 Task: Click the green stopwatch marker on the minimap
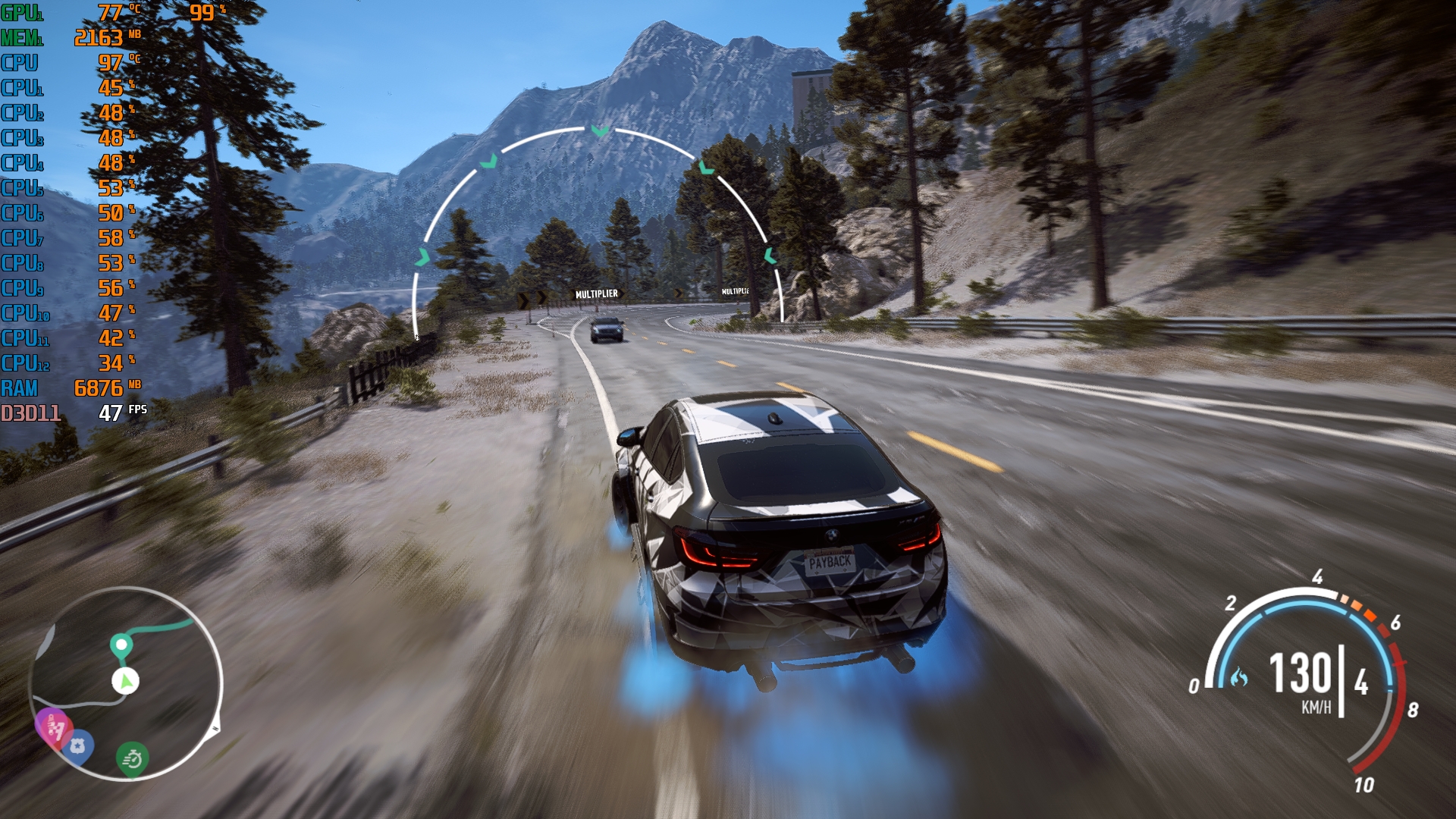(133, 758)
